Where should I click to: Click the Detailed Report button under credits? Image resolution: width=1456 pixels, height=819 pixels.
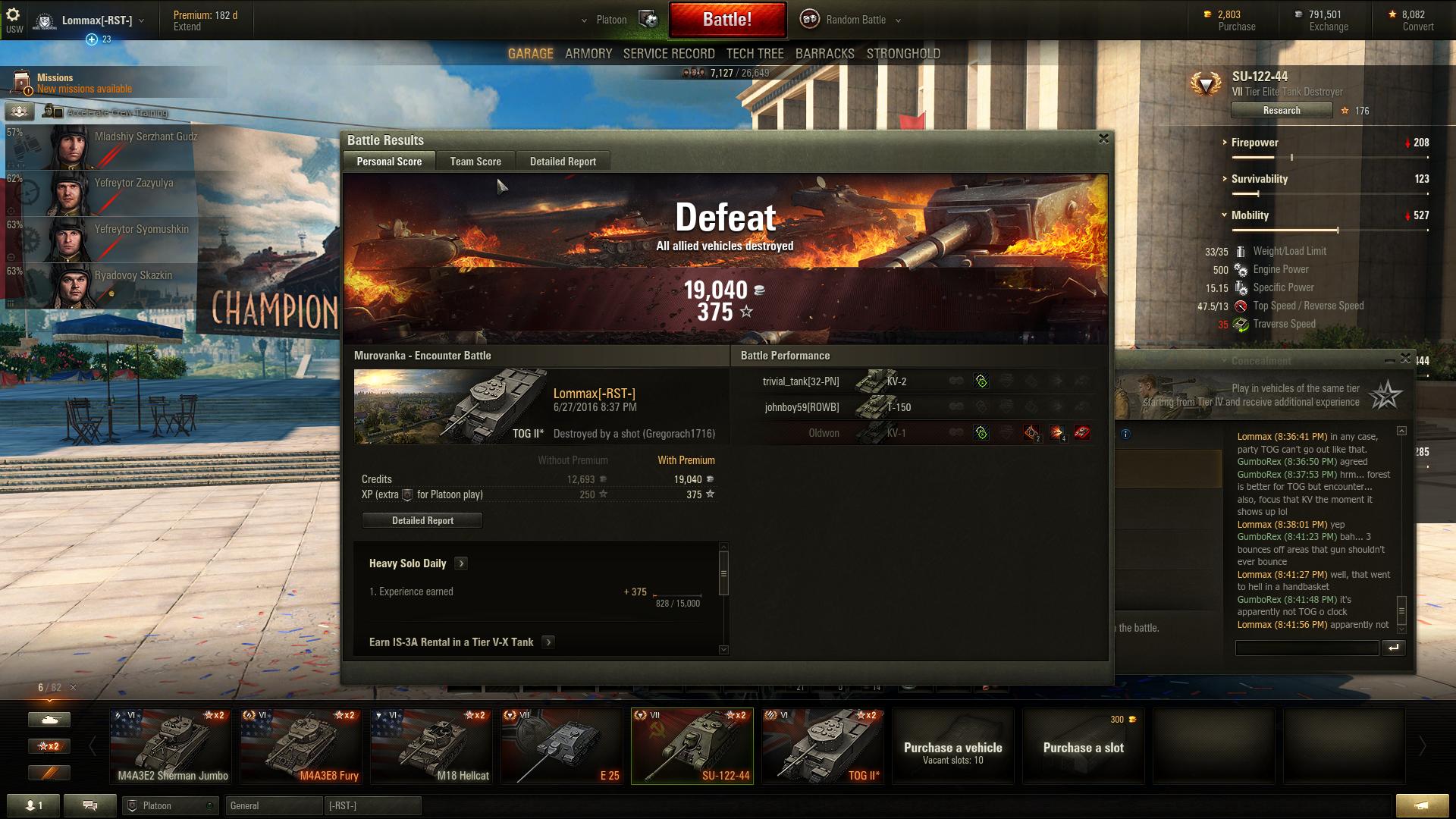[x=422, y=521]
